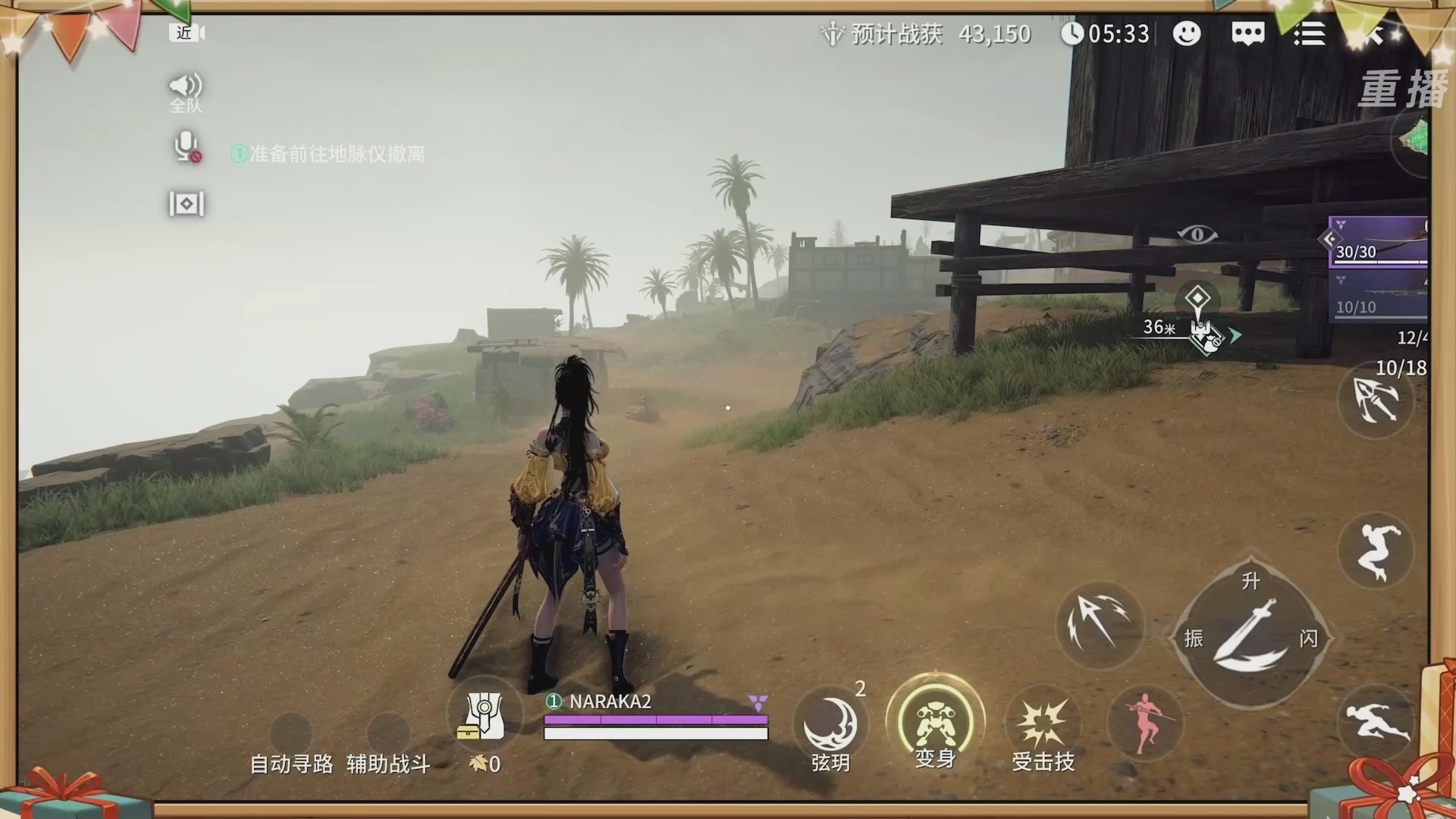This screenshot has height=819, width=1456.
Task: Open the emotes smiley icon
Action: pyautogui.click(x=1187, y=34)
